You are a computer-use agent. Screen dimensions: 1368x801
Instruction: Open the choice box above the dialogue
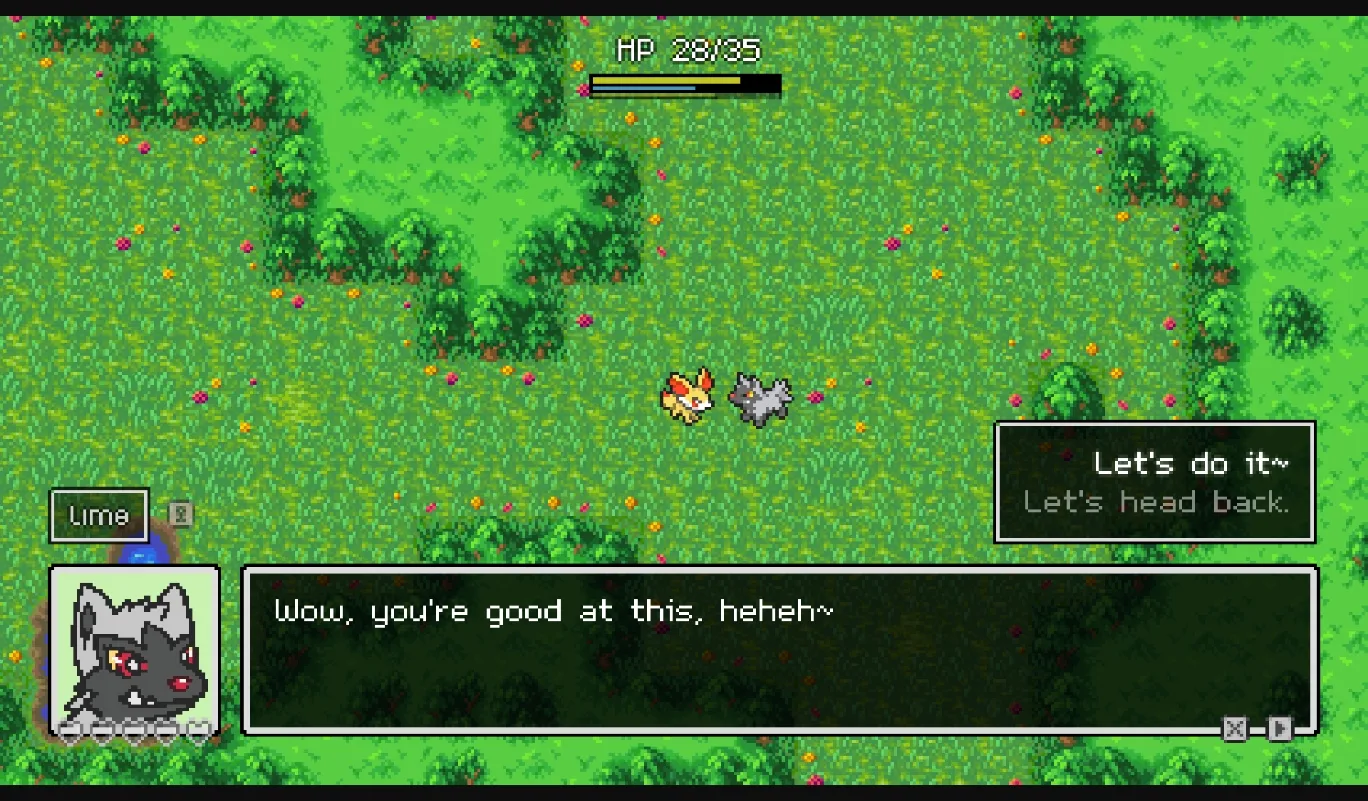1154,482
